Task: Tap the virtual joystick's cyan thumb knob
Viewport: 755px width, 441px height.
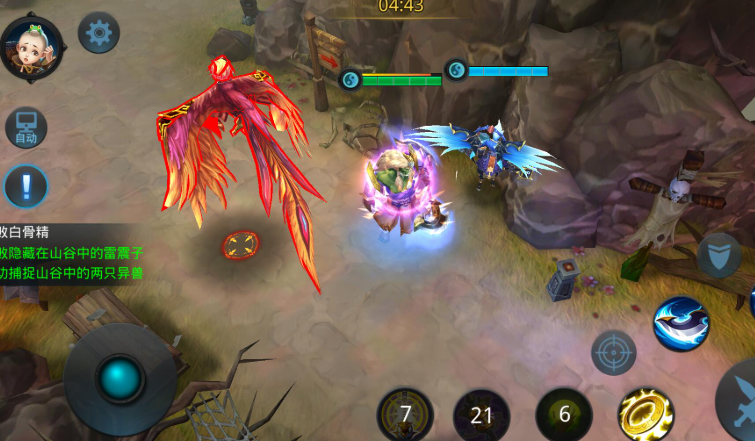Action: click(x=120, y=379)
